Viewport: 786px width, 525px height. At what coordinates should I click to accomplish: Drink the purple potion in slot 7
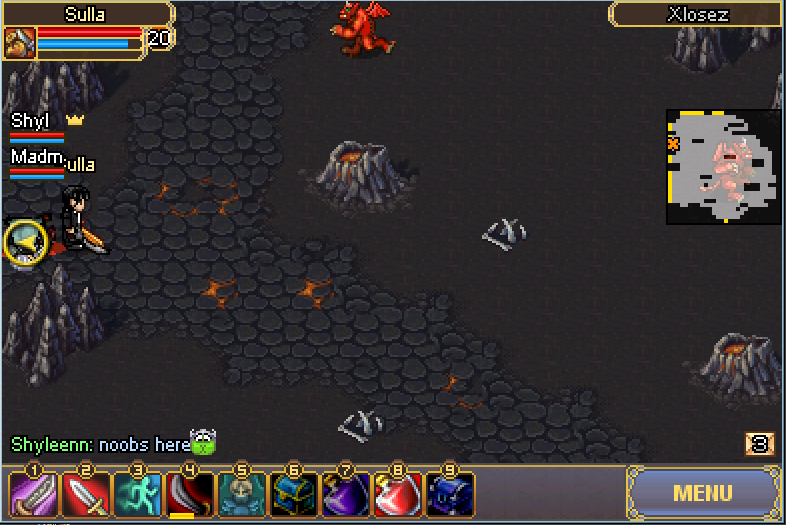[x=345, y=494]
